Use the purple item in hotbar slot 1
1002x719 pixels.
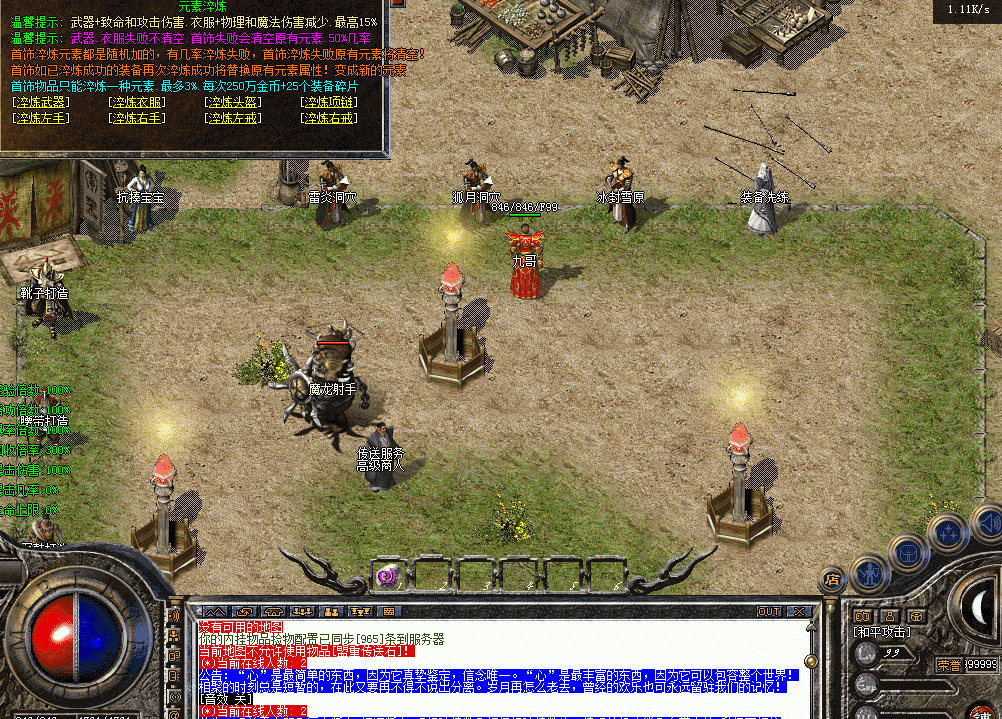(387, 575)
